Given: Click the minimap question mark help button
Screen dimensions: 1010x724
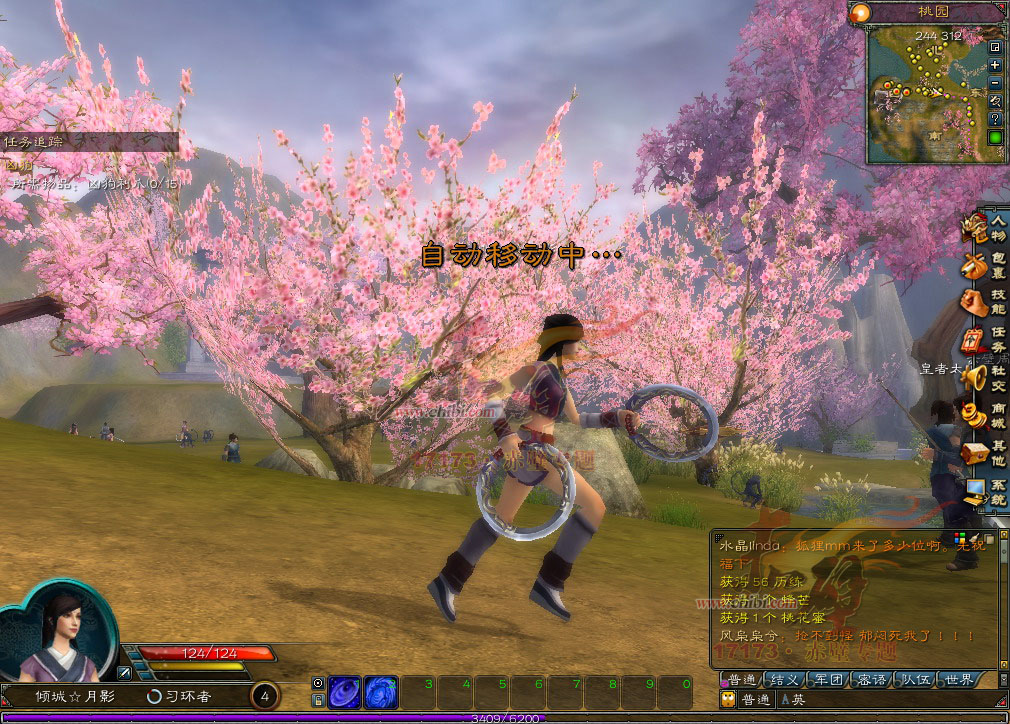Looking at the screenshot, I should pos(995,119).
